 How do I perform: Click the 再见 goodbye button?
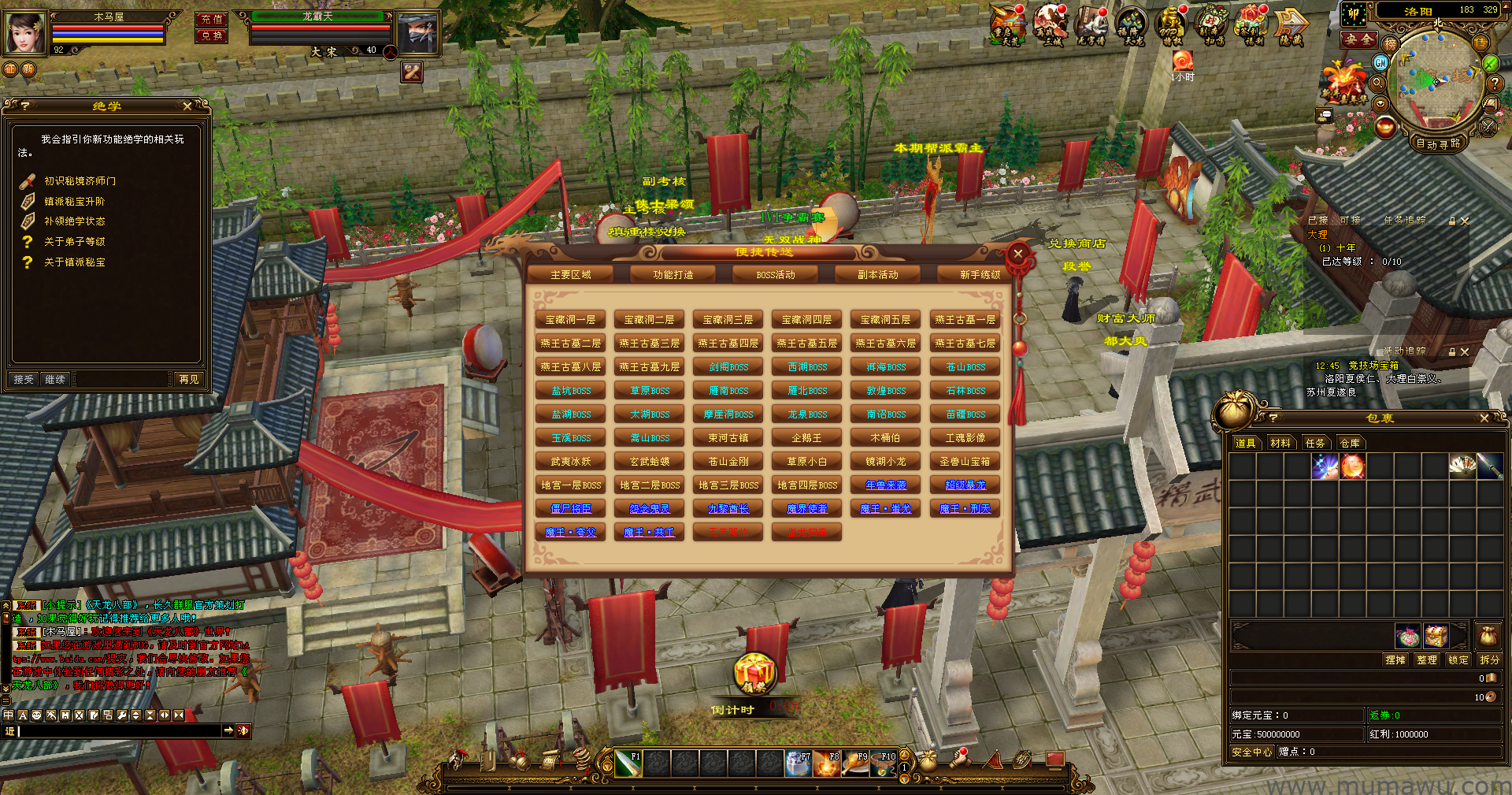pos(189,380)
